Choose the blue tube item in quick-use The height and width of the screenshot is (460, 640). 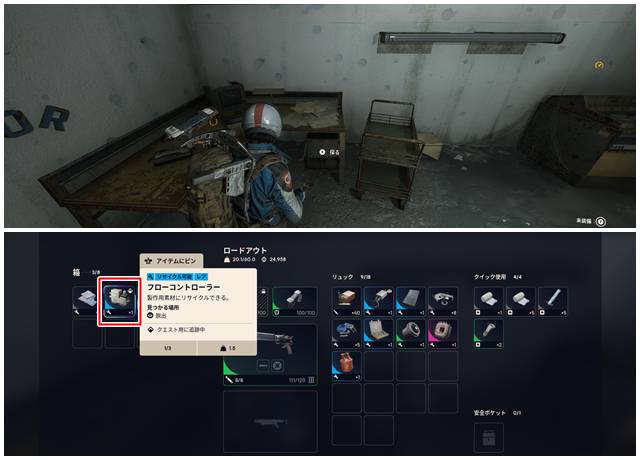[x=552, y=301]
